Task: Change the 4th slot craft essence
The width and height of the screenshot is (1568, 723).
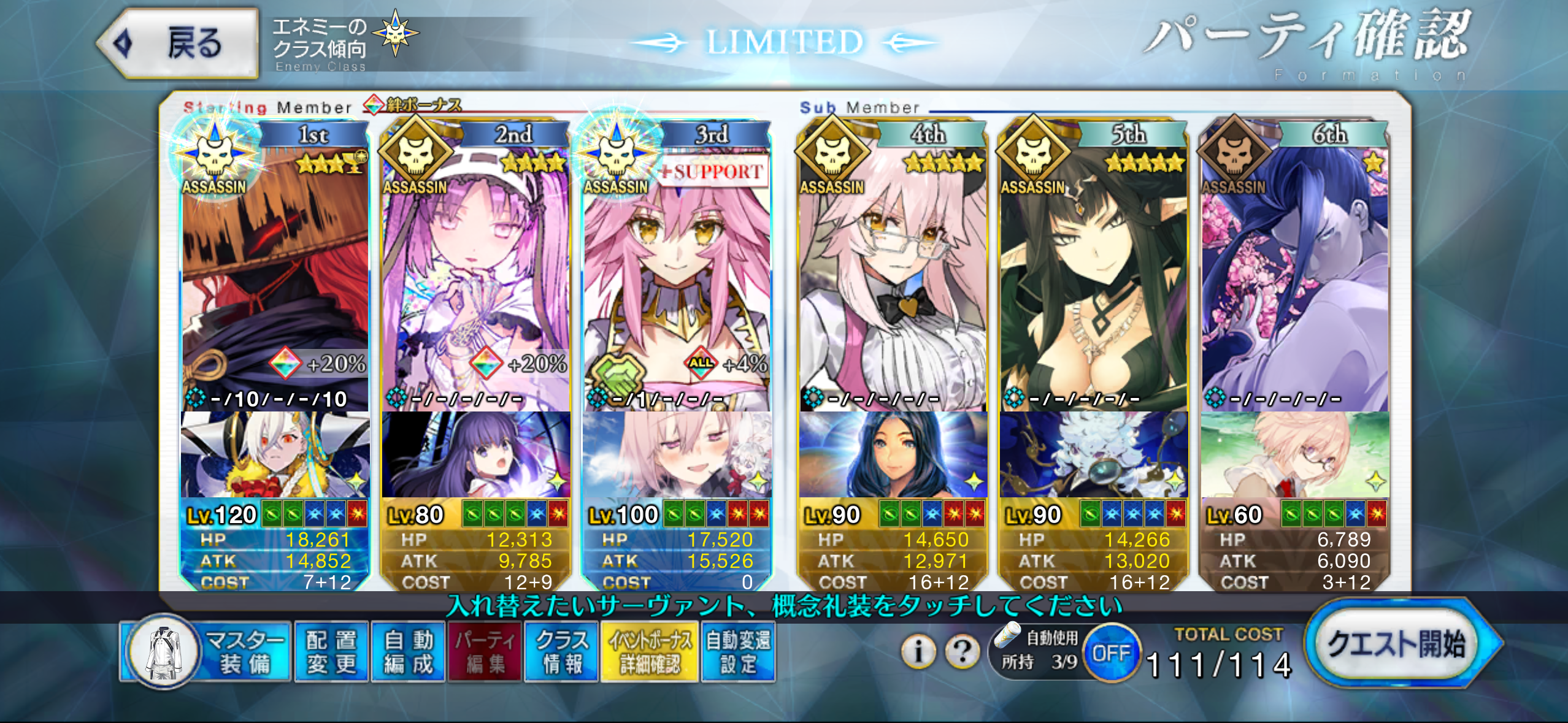Action: pyautogui.click(x=893, y=455)
